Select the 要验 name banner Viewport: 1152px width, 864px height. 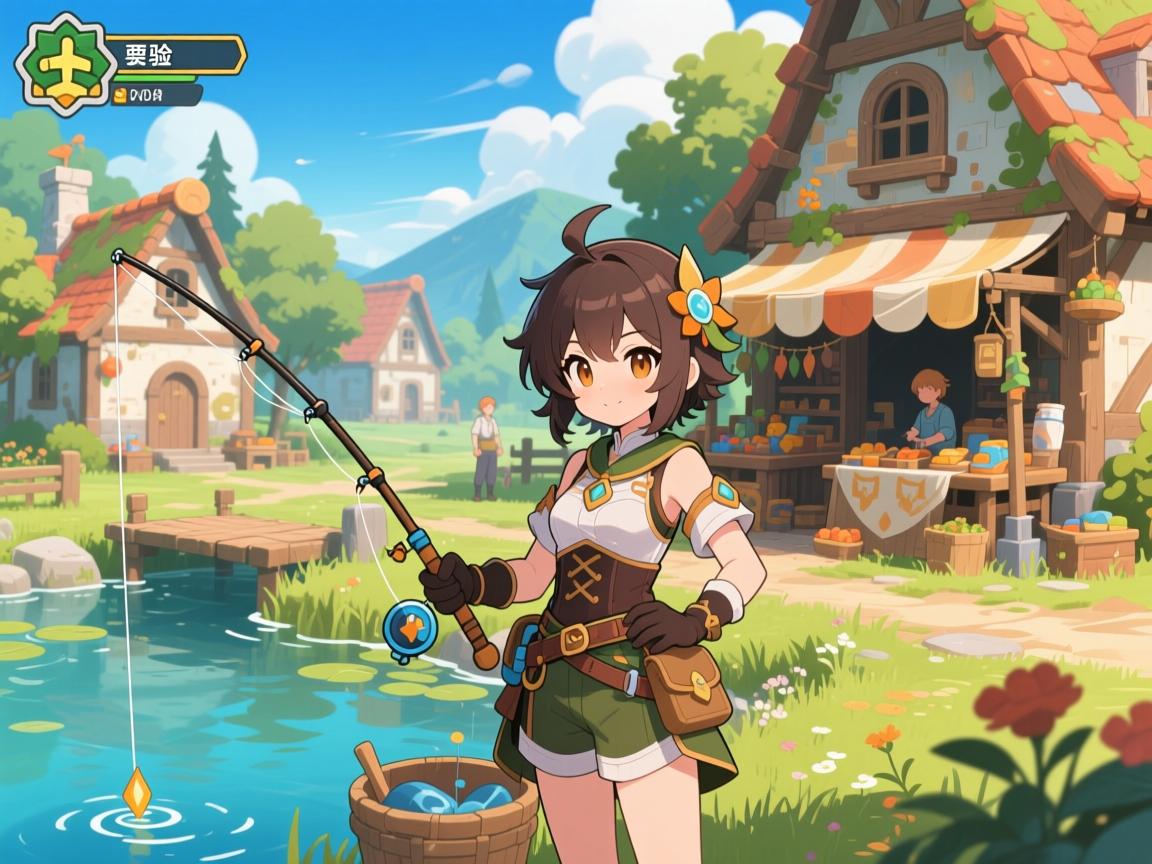173,55
